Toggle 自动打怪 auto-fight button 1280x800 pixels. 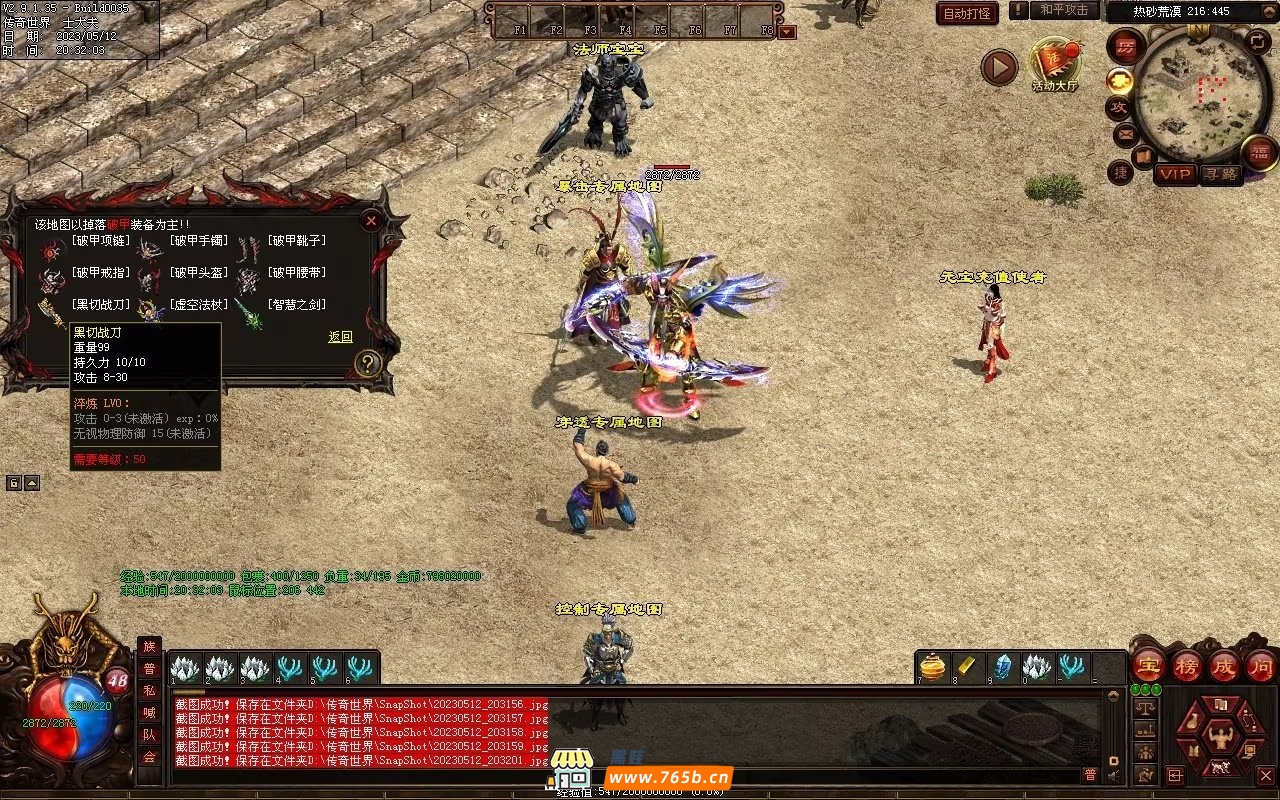click(x=967, y=14)
